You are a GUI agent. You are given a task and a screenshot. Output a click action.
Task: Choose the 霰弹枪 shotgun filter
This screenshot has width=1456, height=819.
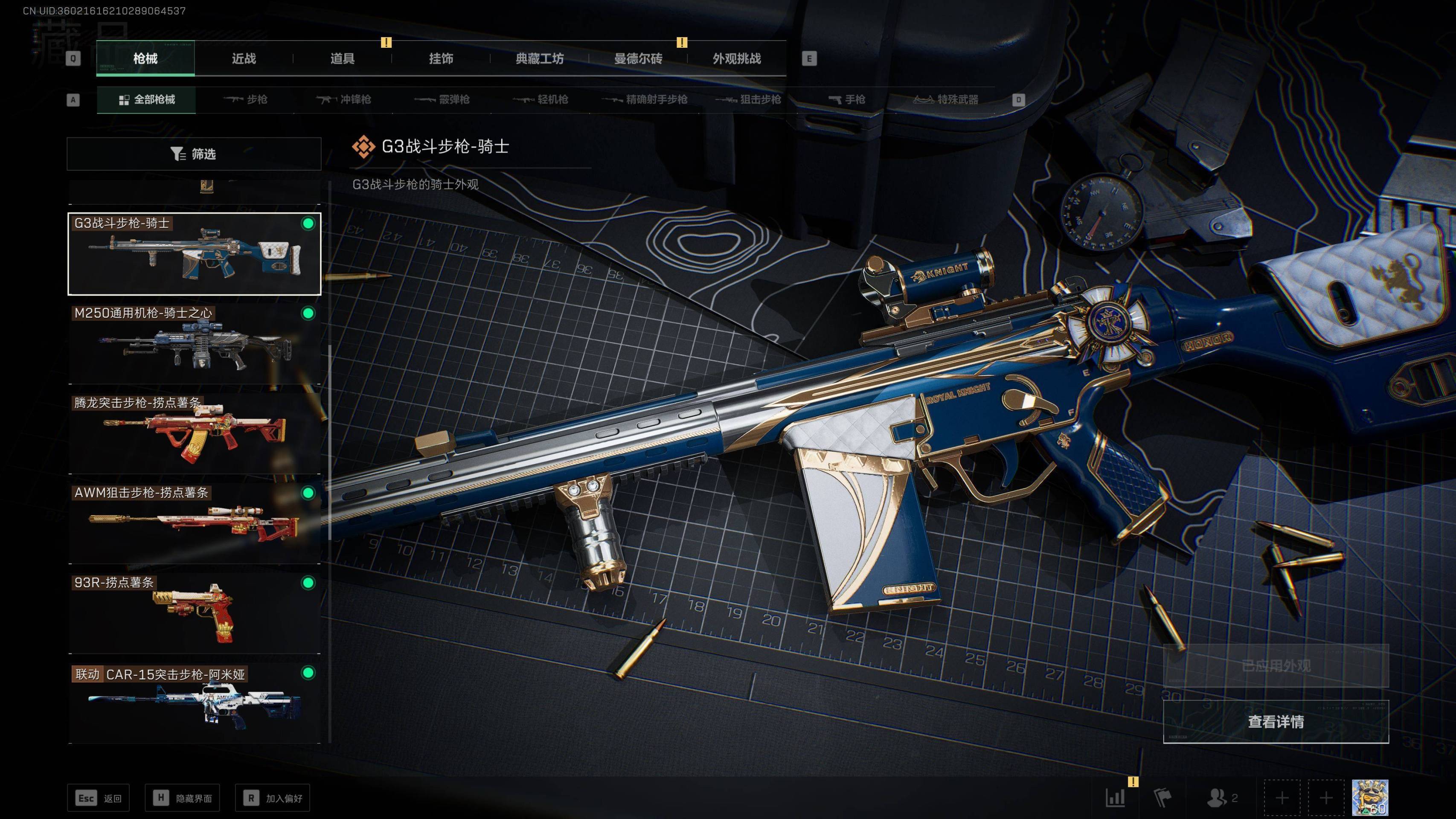(x=442, y=100)
